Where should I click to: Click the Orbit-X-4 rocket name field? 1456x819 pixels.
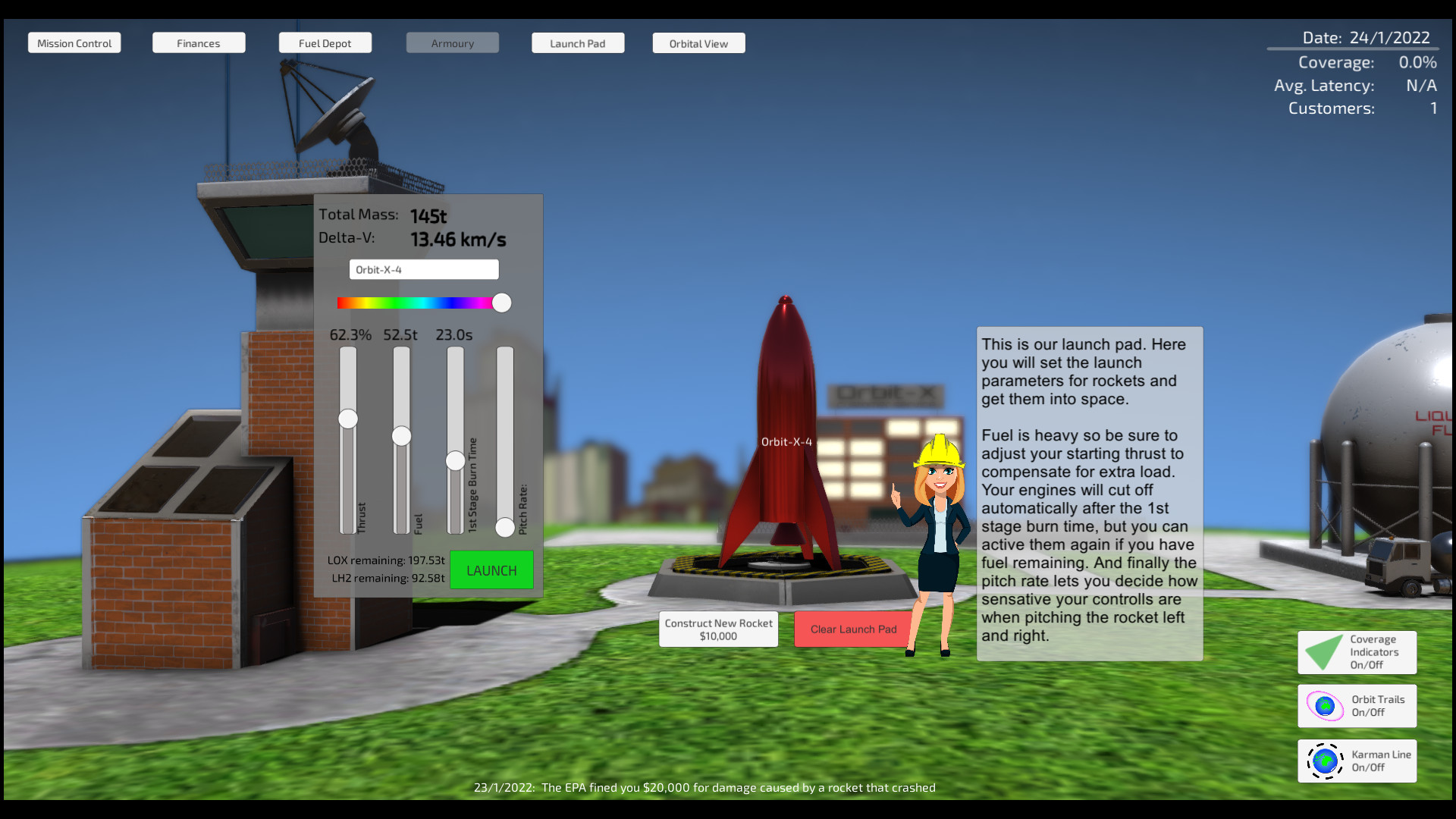point(423,269)
